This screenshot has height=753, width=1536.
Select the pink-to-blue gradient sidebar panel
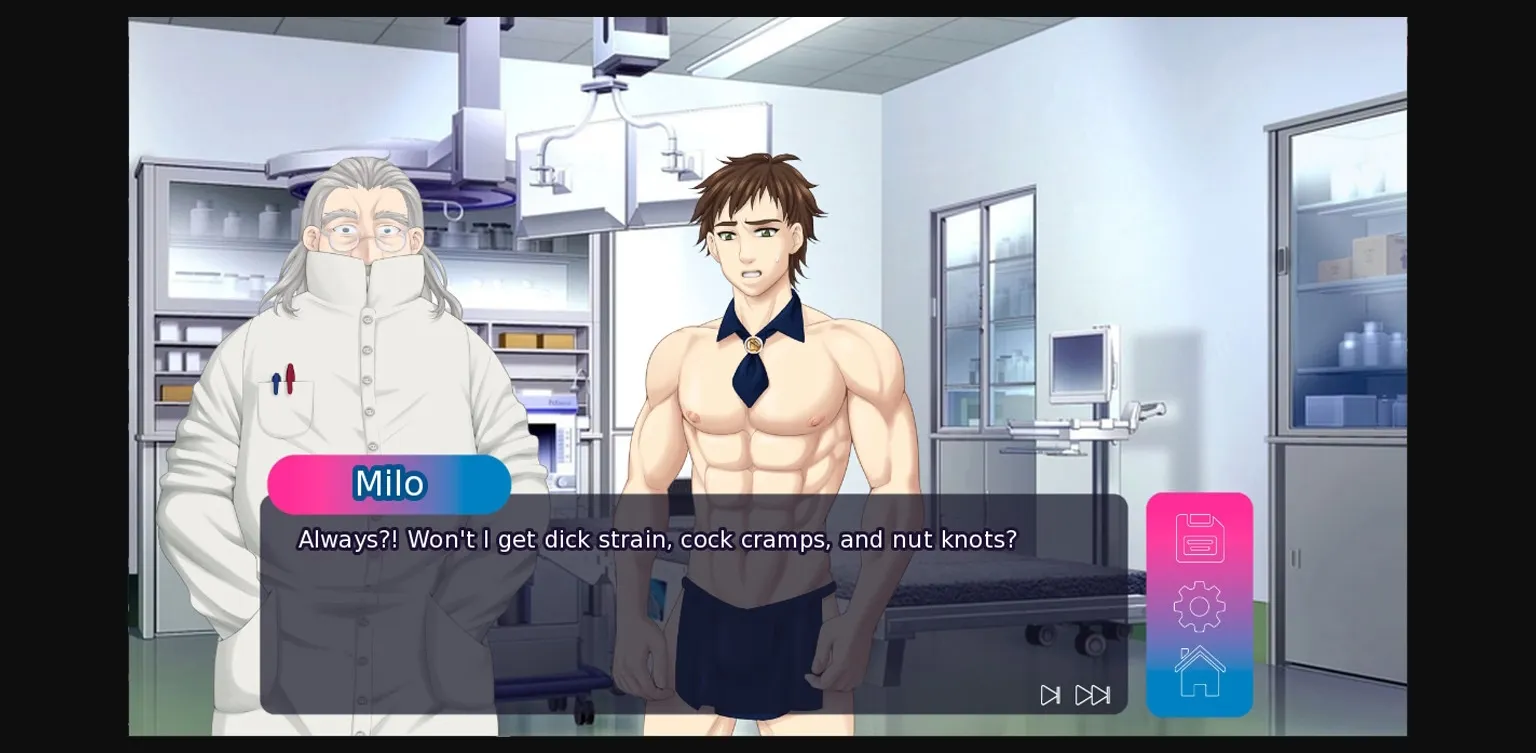1199,605
